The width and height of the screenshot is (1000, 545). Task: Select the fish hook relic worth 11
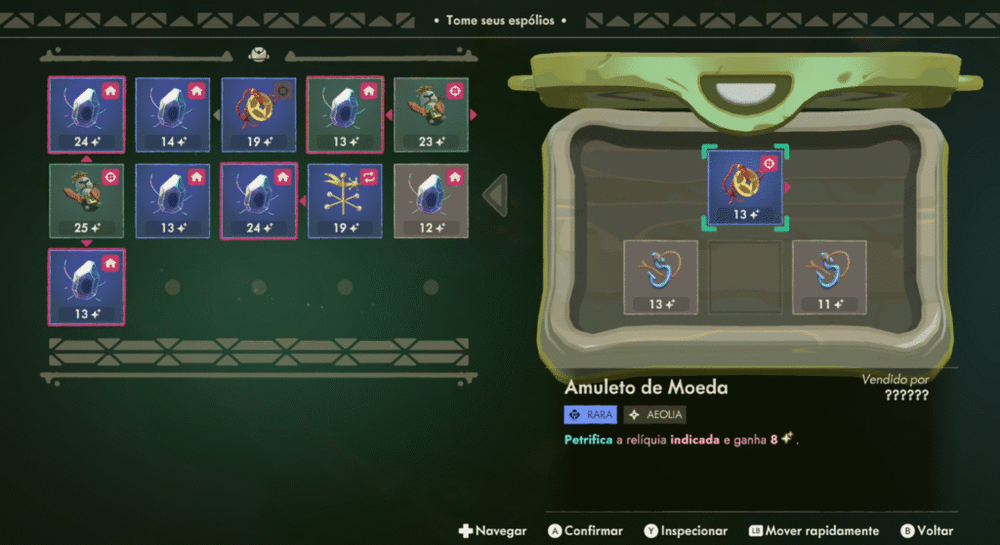pyautogui.click(x=830, y=277)
